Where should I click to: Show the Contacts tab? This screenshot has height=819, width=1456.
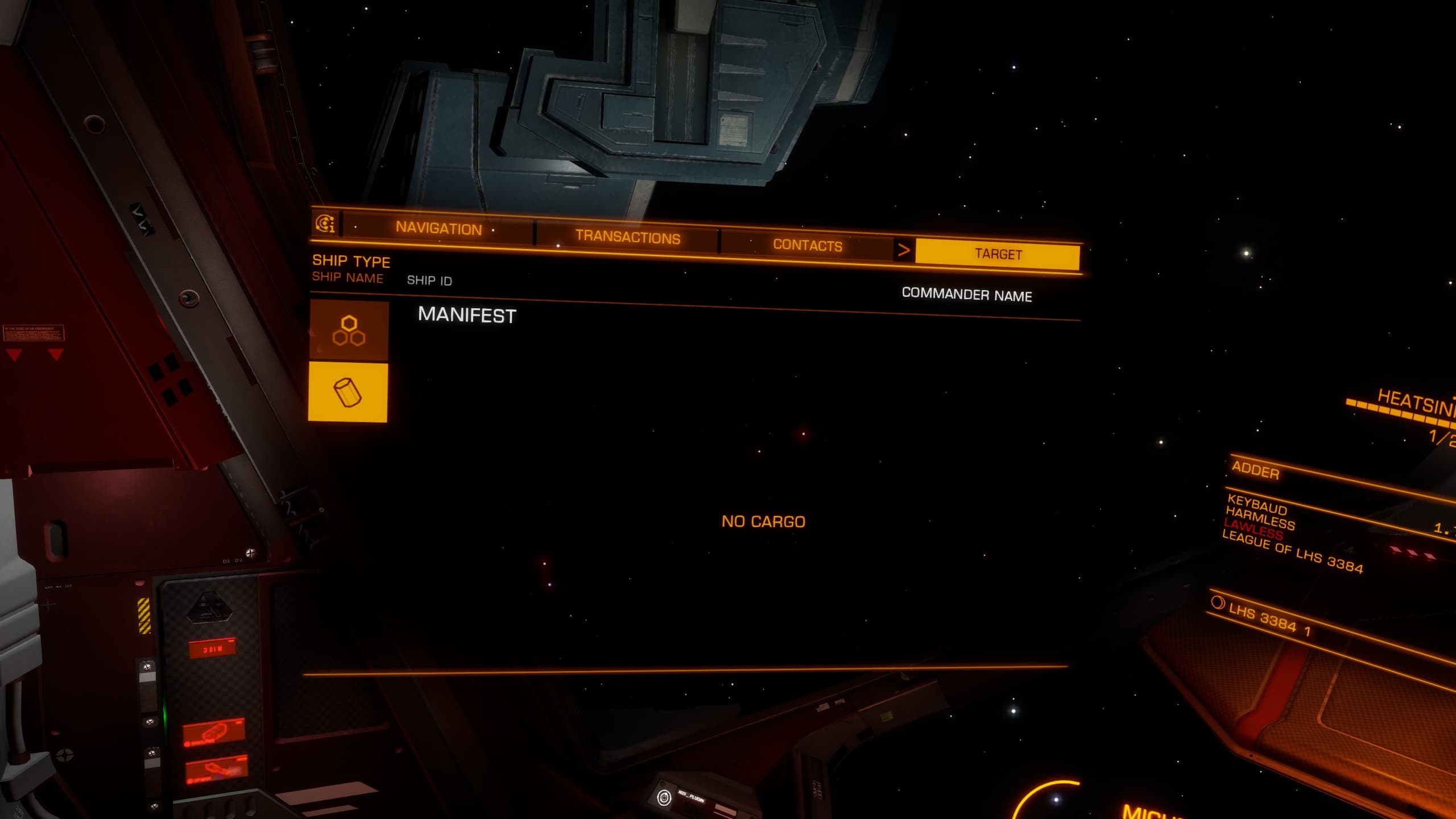coord(807,245)
